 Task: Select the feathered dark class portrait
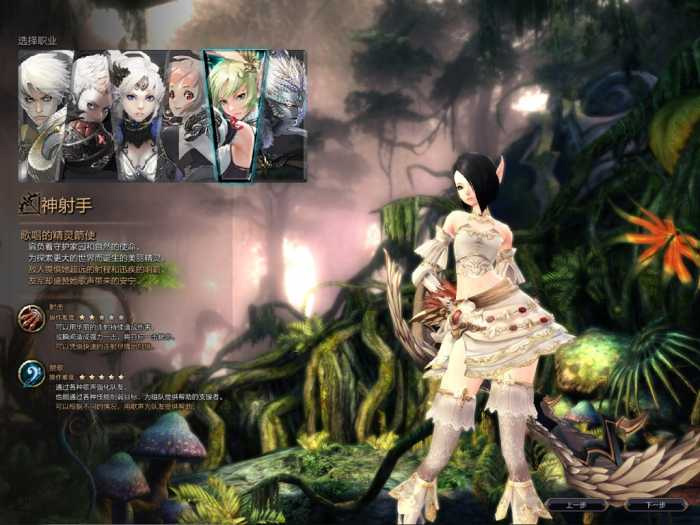point(286,115)
